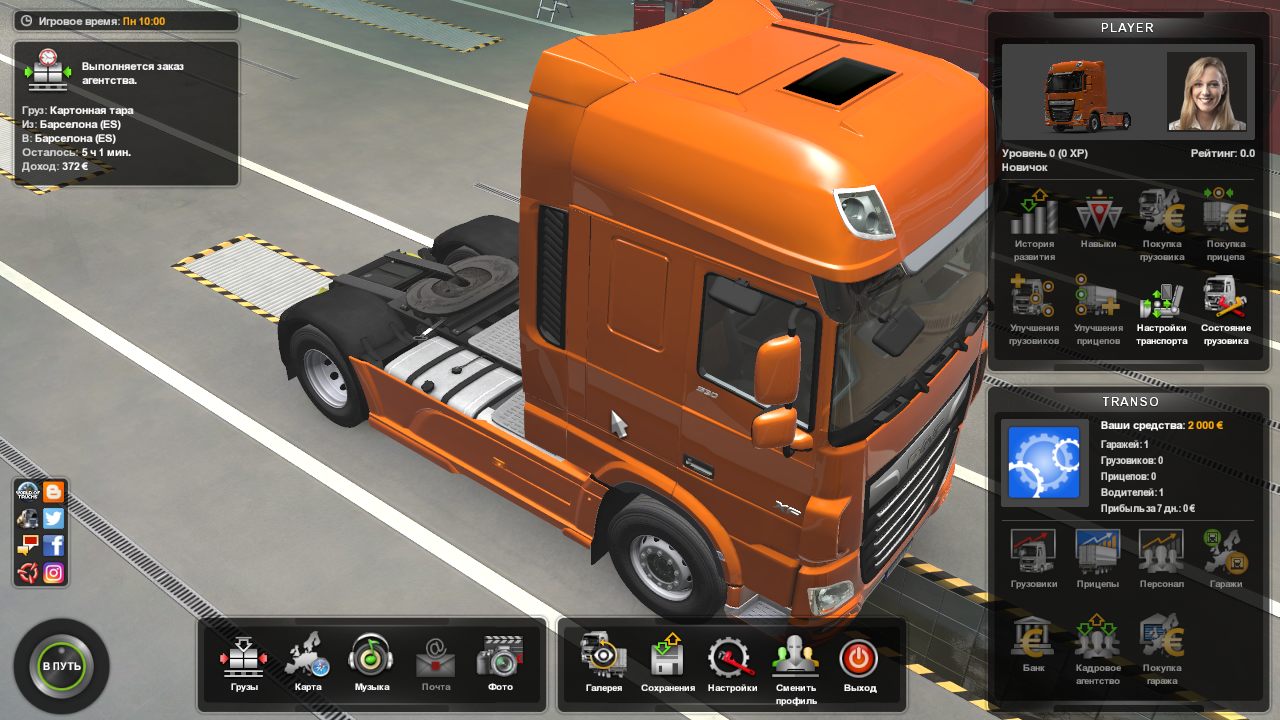Screen dimensions: 1280x720
Task: Click the green В ПУТЬ drive button
Action: 62,666
